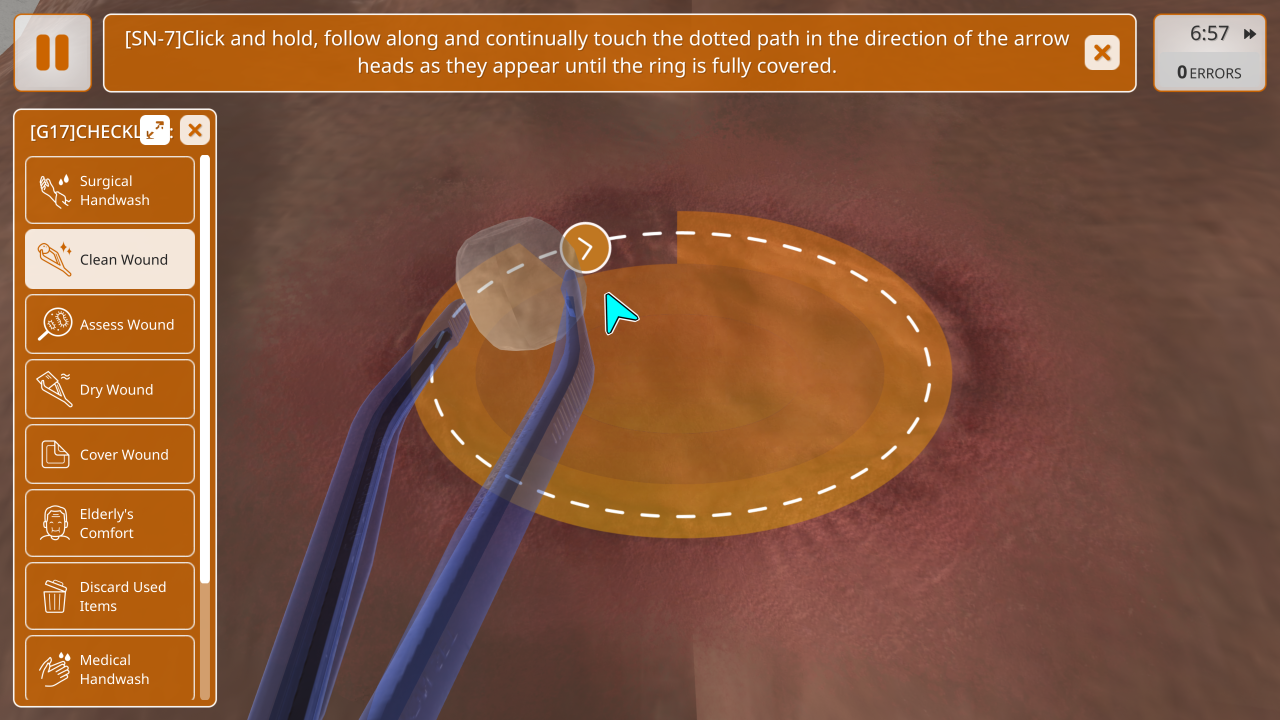Pause the simulation with the pause button

53,53
